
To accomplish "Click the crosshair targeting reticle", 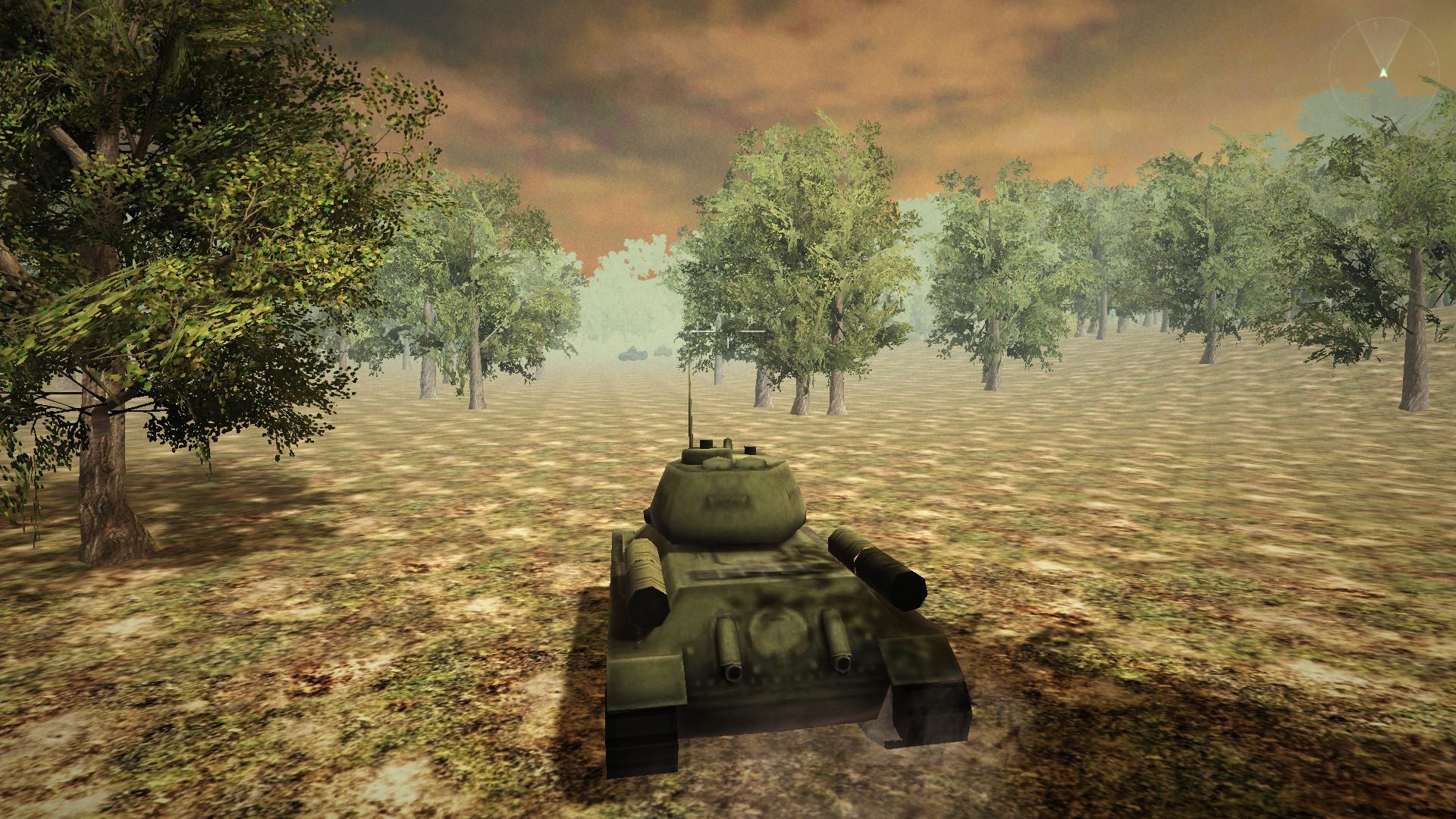I will (x=726, y=331).
